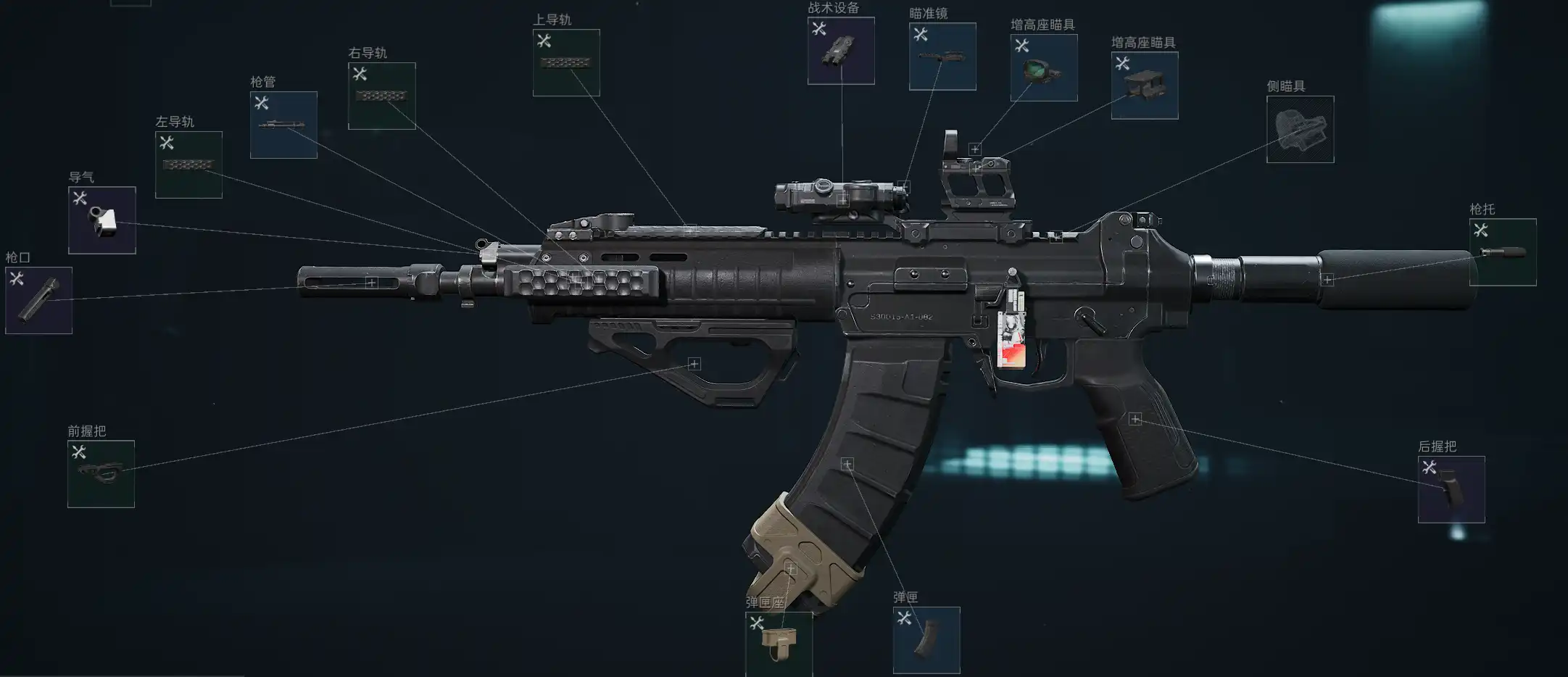Open the 前握把 foregrip slot

[101, 474]
